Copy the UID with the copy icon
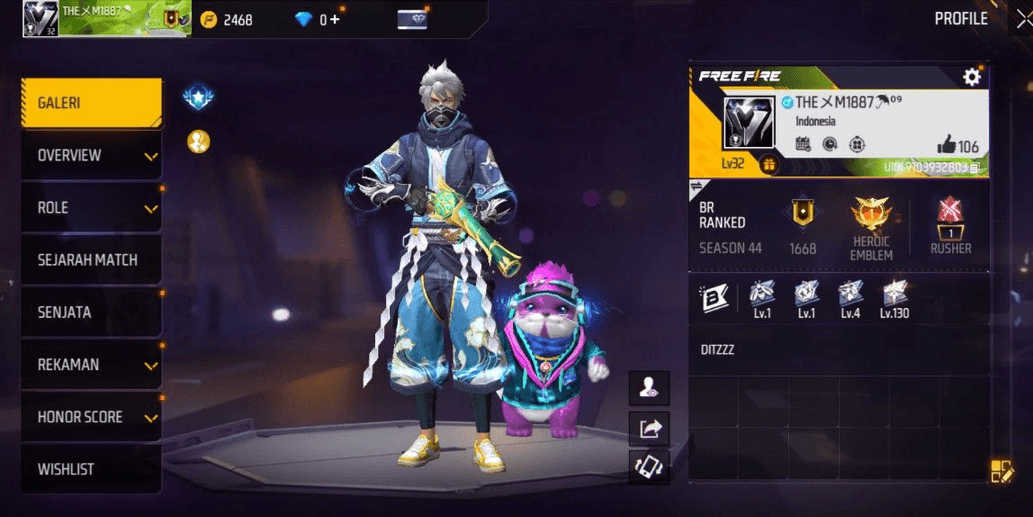The height and width of the screenshot is (517, 1033). [974, 168]
